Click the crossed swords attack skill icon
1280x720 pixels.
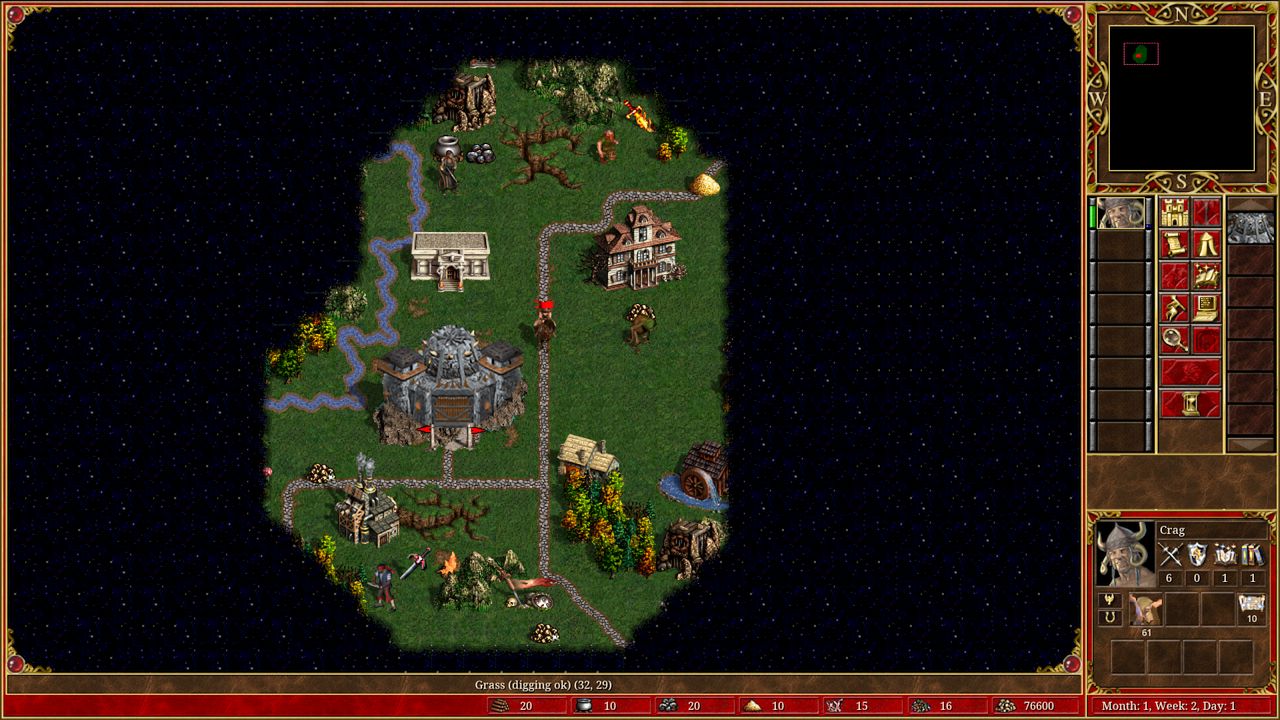click(1170, 554)
